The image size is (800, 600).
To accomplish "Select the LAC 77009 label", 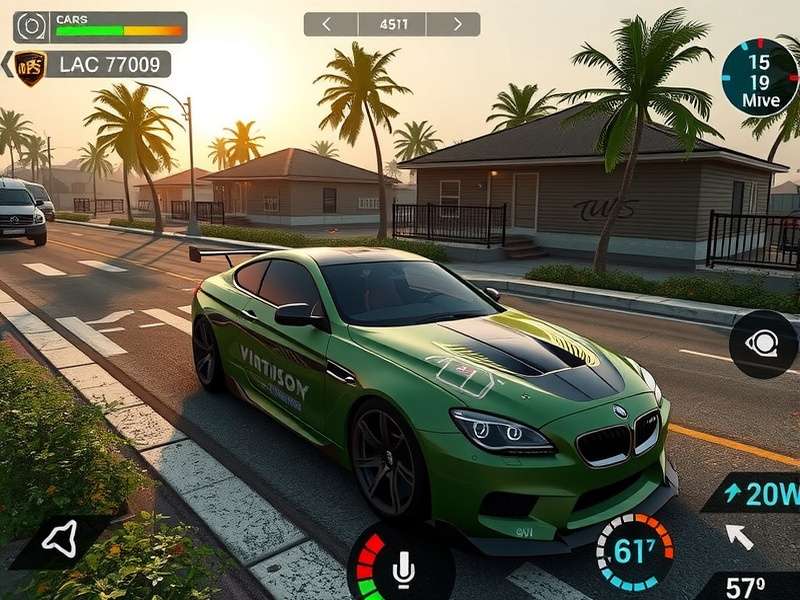I will point(108,65).
